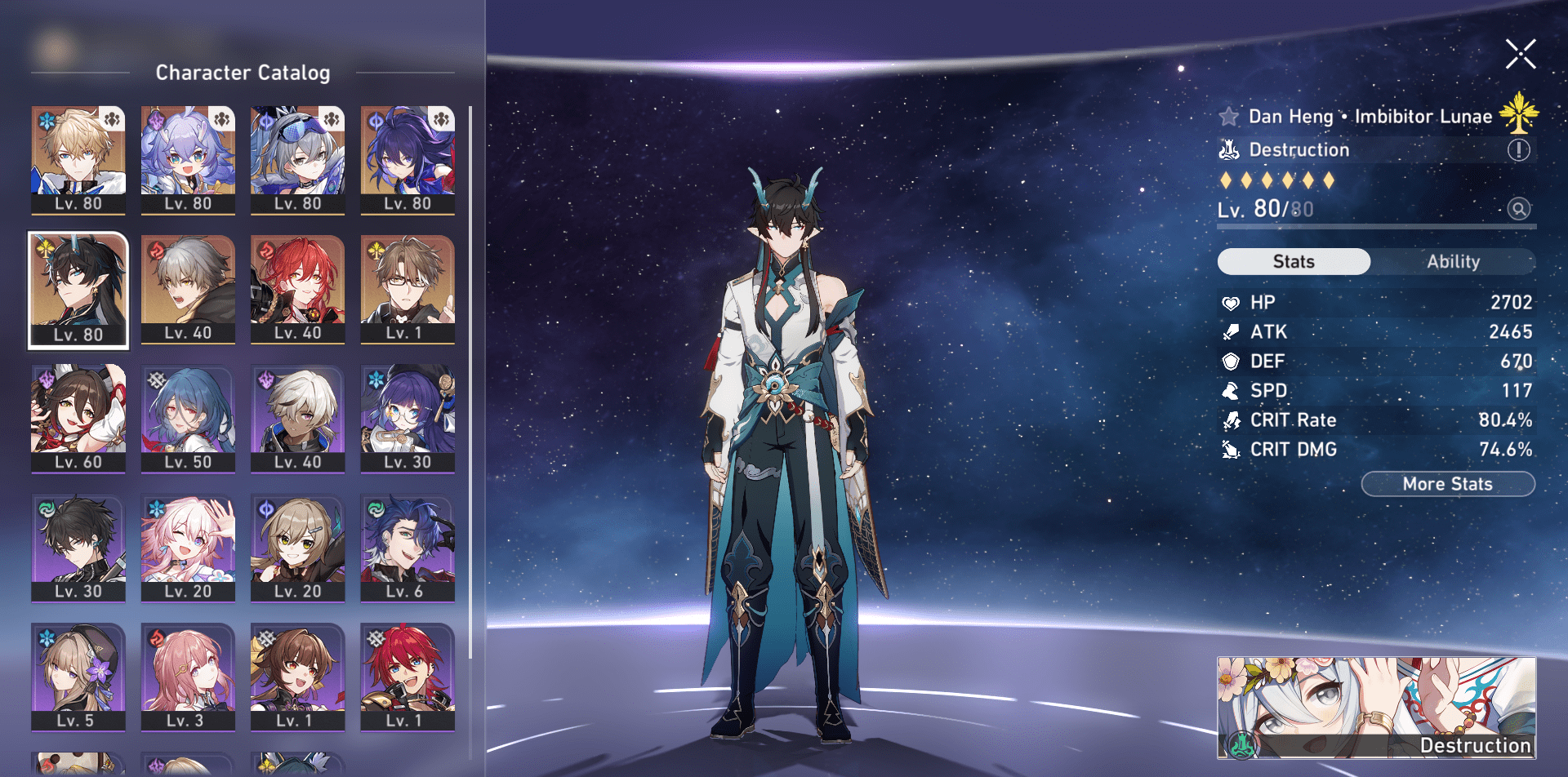Click the fifth eidolon diamond under the character name
Viewport: 1568px width, 777px height.
click(x=1307, y=180)
